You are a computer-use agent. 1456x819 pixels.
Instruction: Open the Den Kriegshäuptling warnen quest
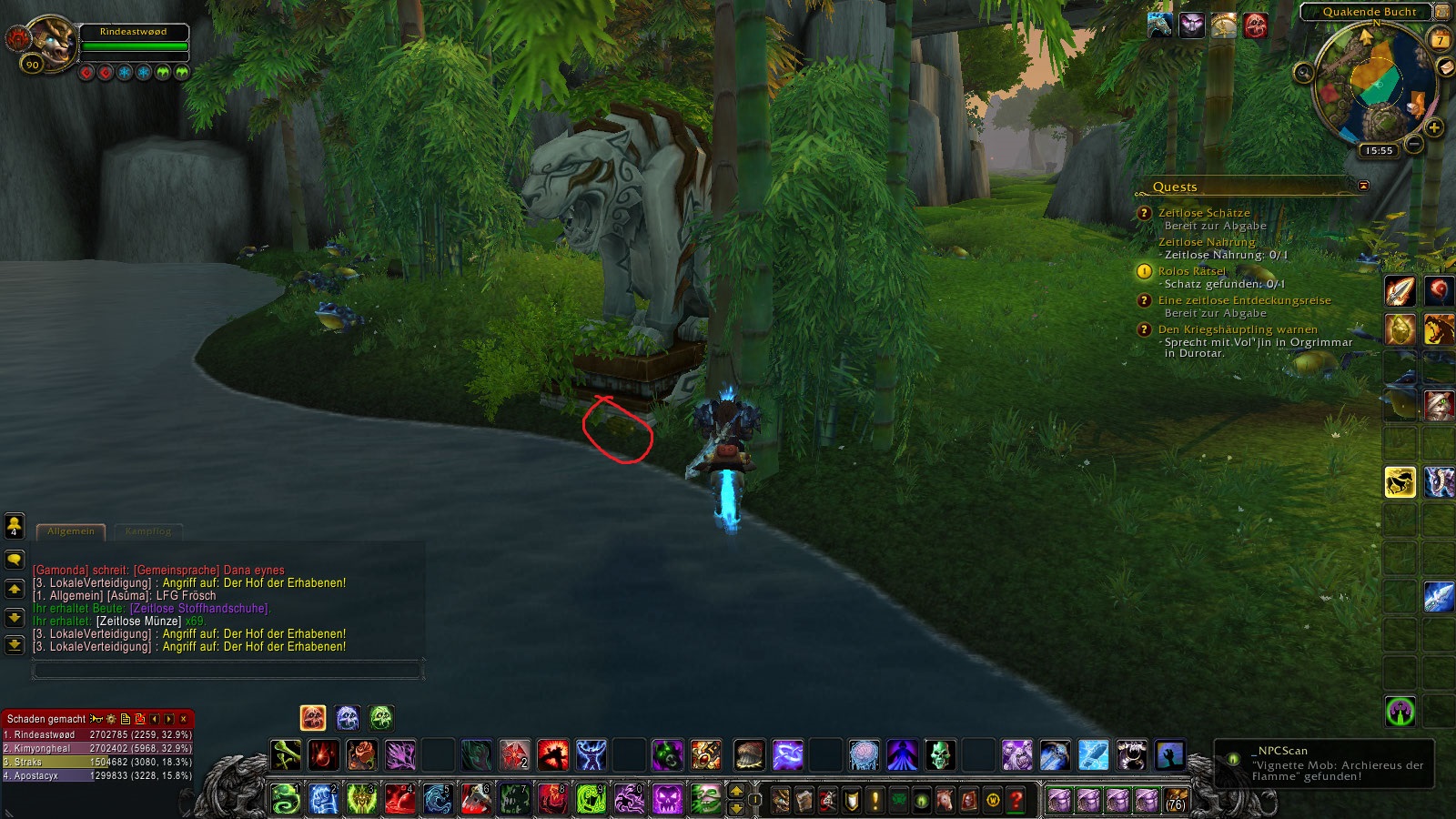[1237, 329]
